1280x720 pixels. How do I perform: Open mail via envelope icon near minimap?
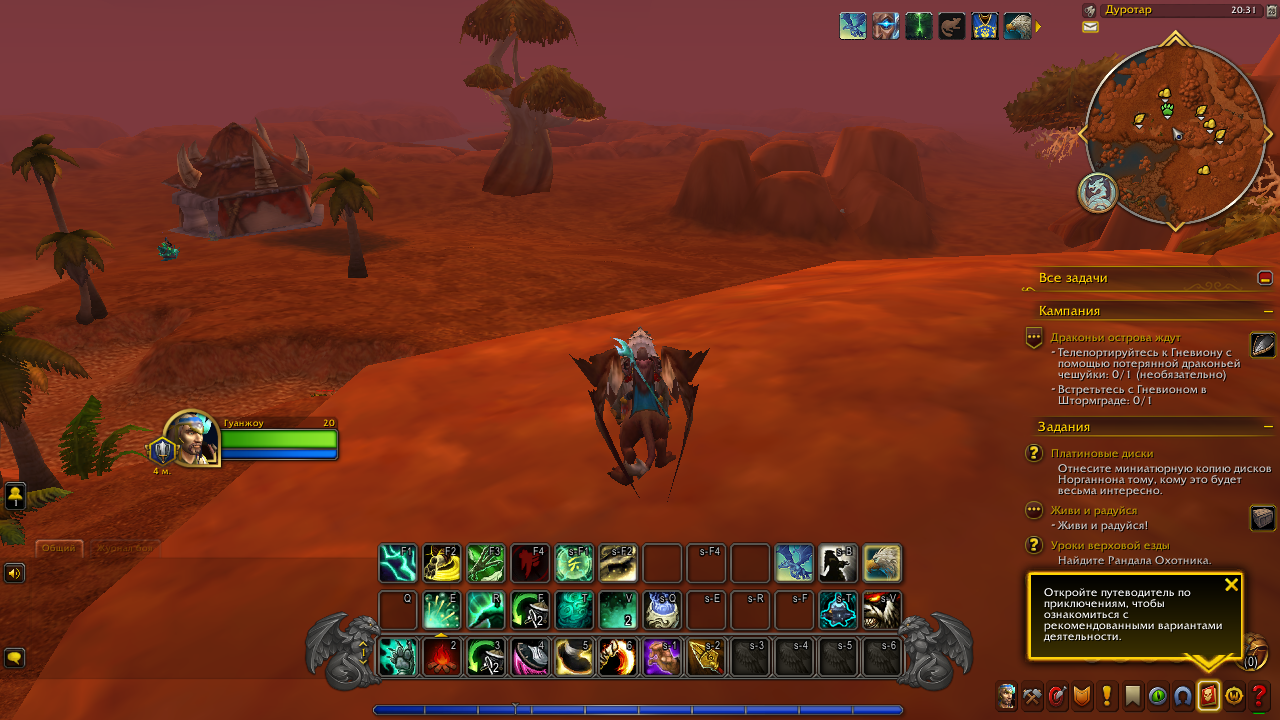pyautogui.click(x=1090, y=27)
